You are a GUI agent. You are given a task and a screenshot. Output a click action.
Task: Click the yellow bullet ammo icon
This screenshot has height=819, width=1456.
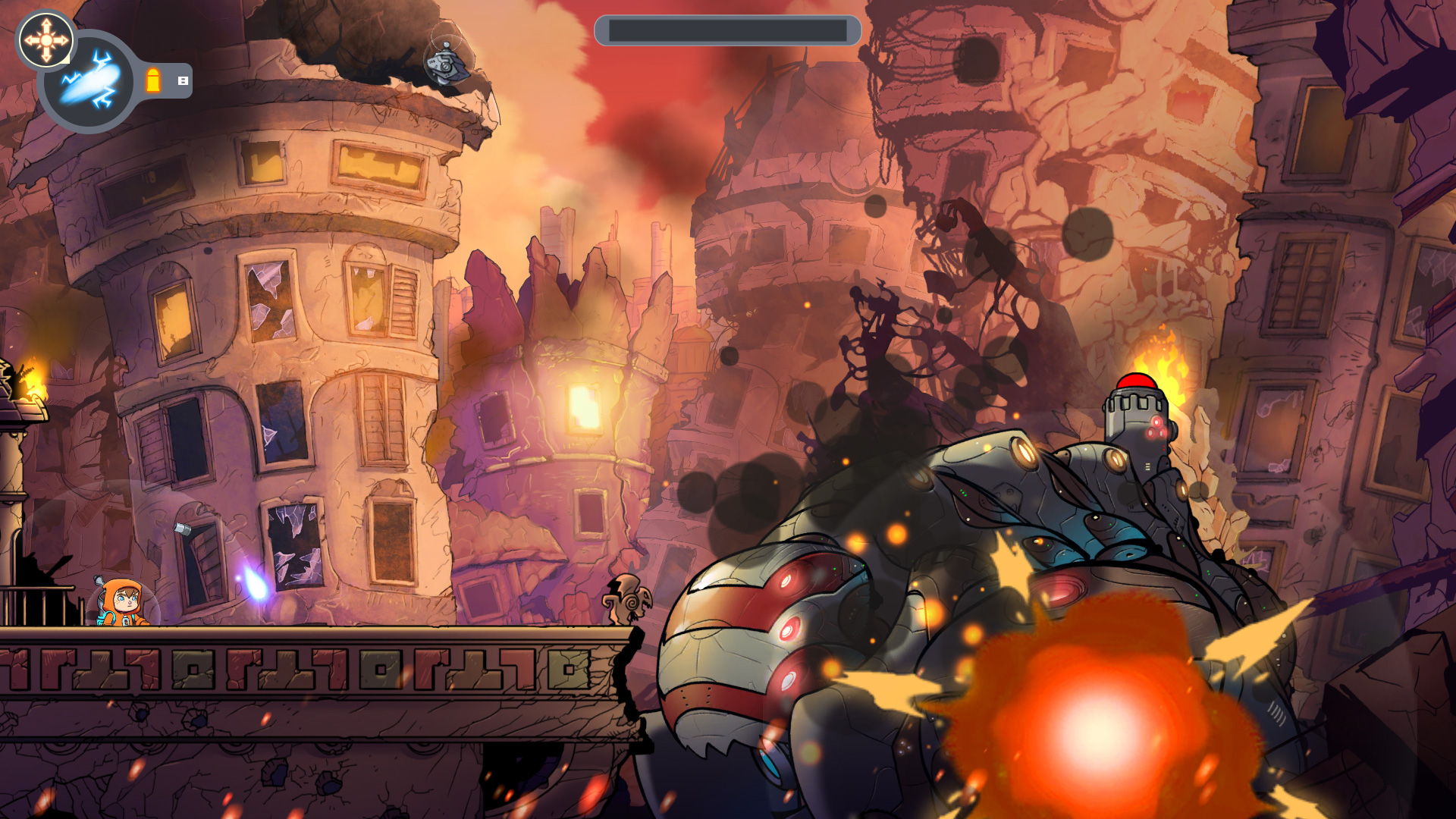pos(153,80)
